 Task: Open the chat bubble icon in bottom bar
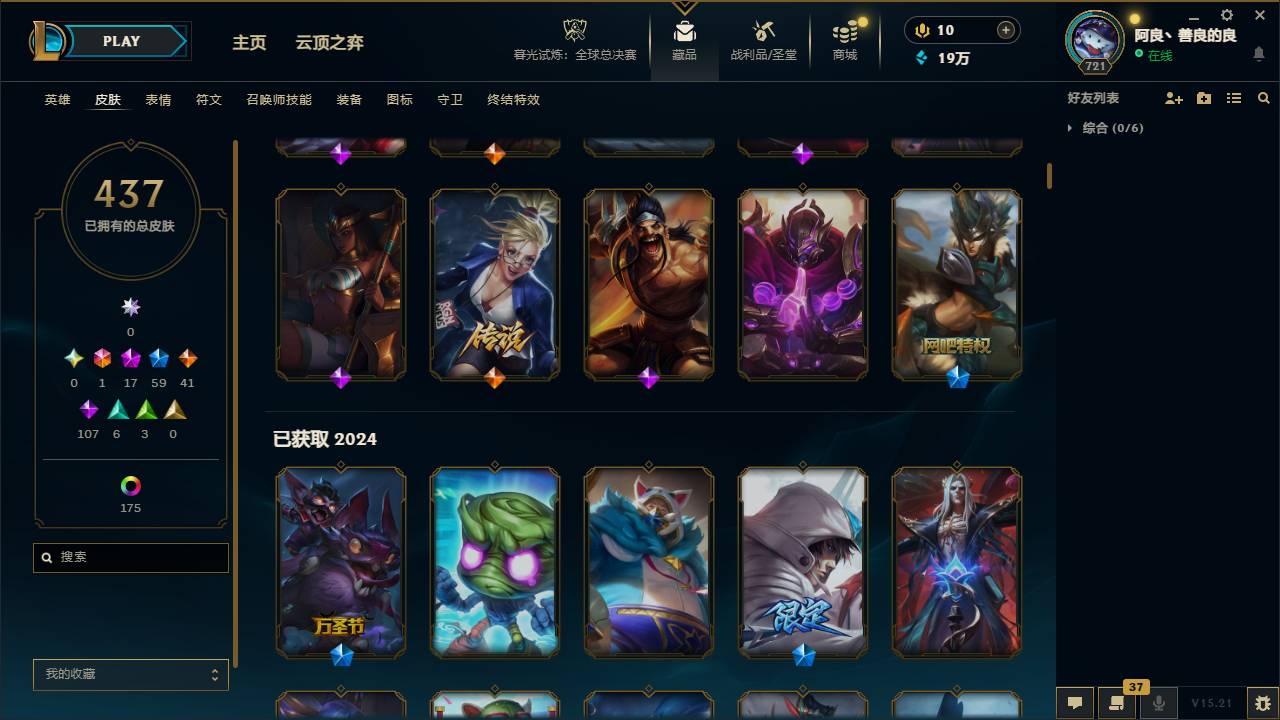(1075, 703)
